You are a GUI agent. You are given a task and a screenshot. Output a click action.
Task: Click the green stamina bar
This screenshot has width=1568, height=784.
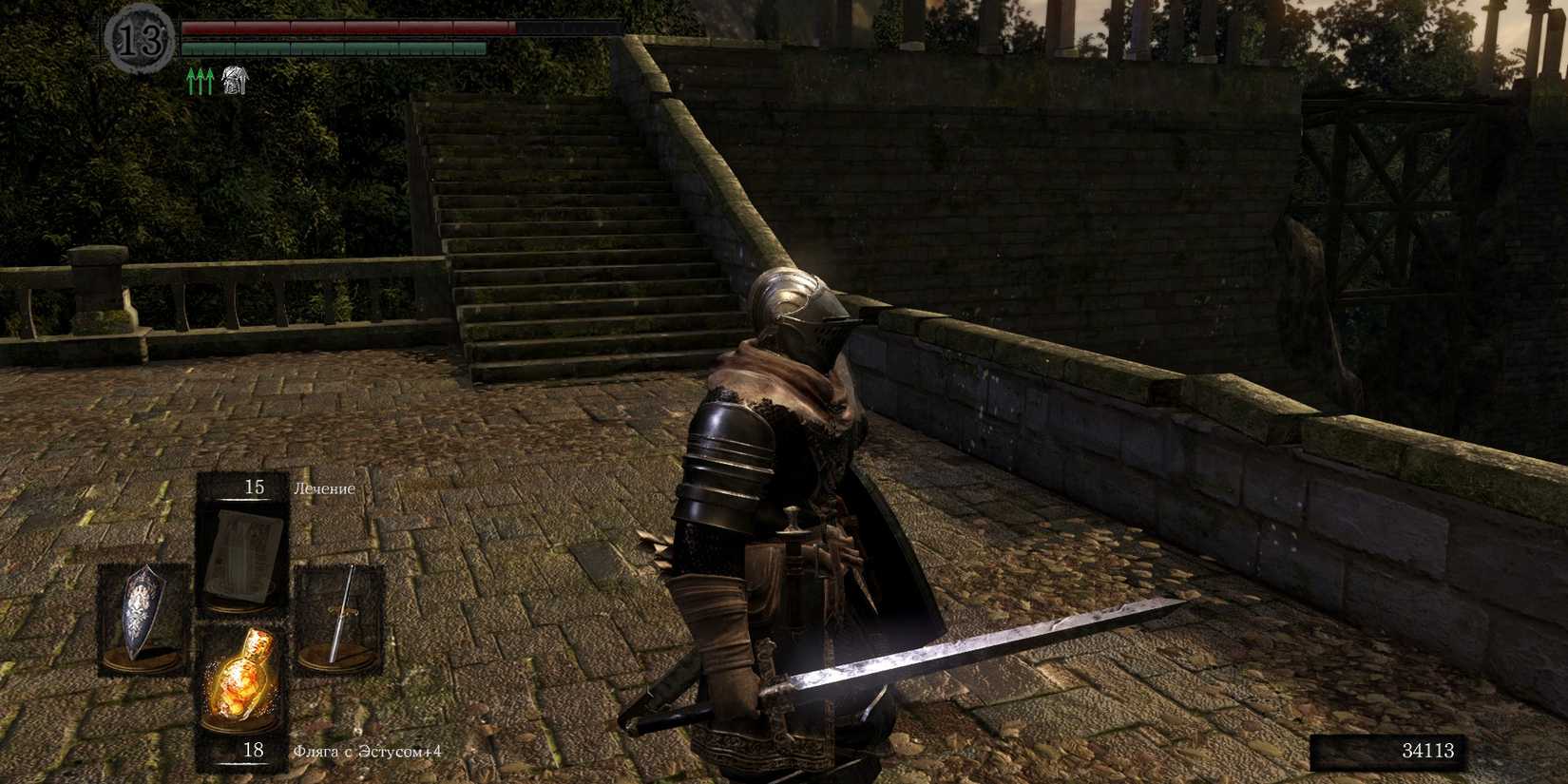coord(333,48)
